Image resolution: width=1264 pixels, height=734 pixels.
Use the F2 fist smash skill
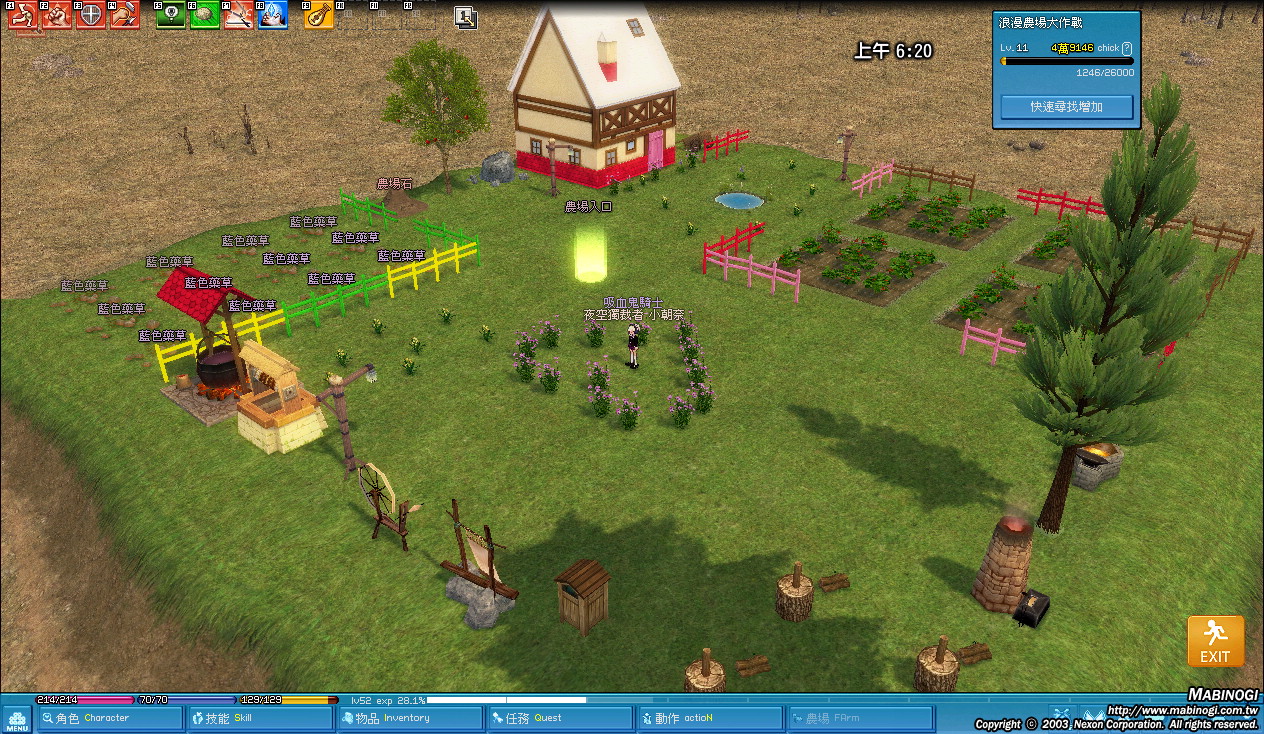[x=56, y=15]
